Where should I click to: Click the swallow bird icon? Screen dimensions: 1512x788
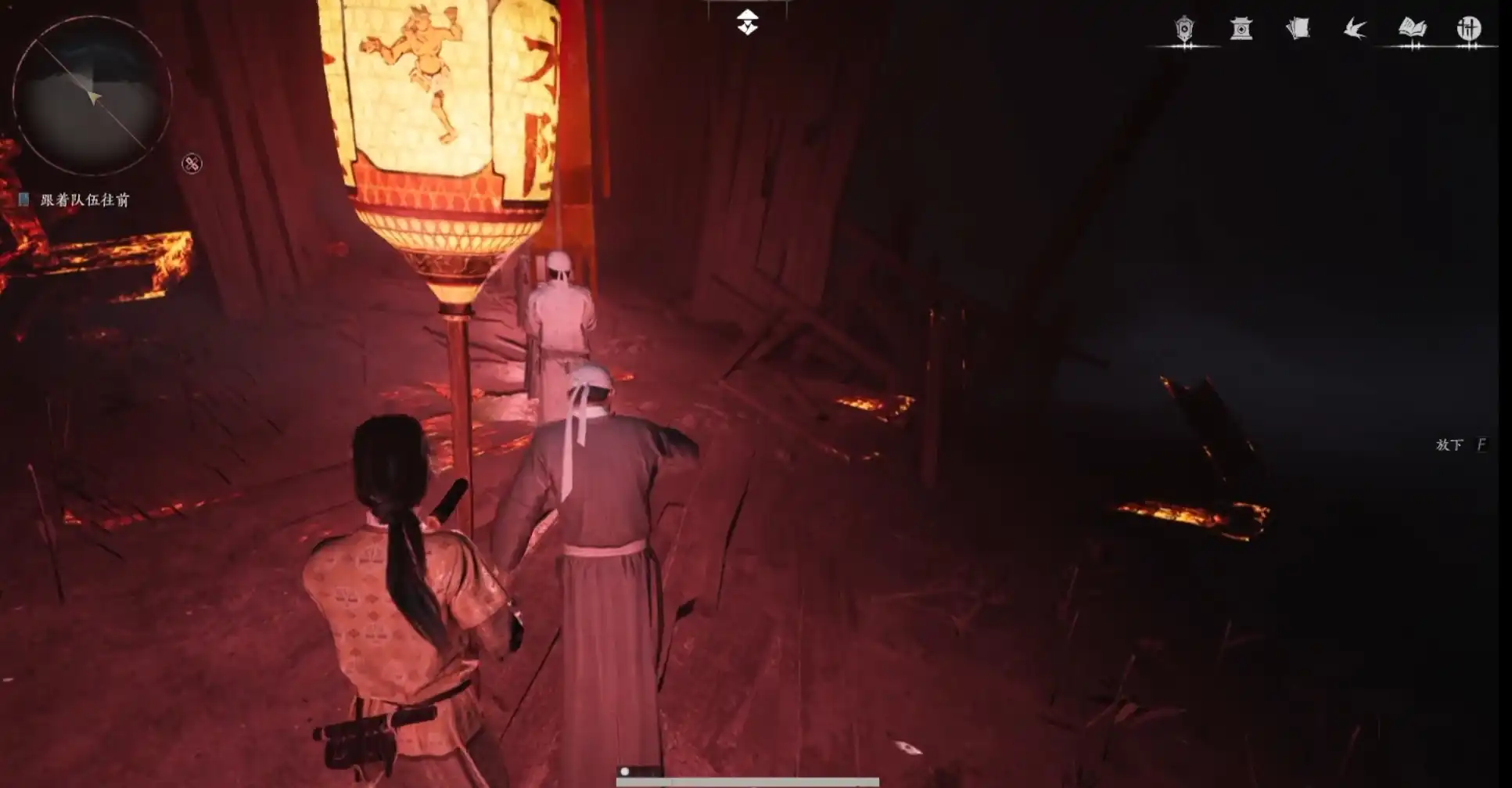[1355, 30]
